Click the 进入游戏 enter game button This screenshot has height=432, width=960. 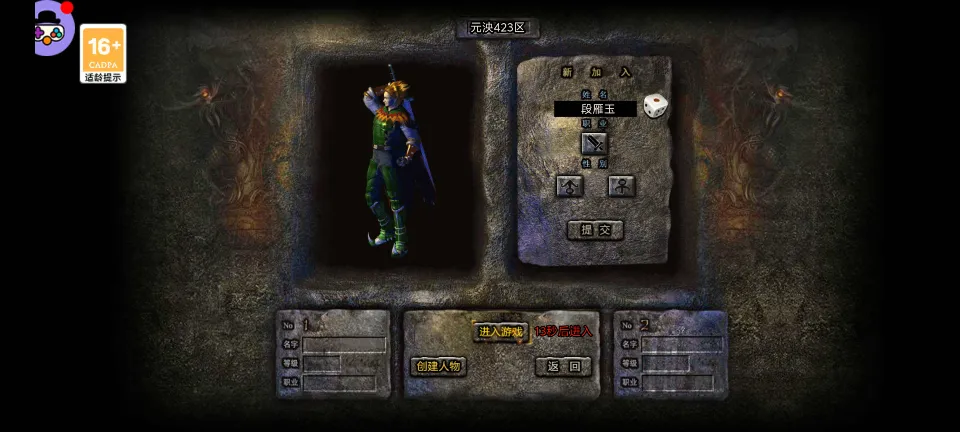500,332
